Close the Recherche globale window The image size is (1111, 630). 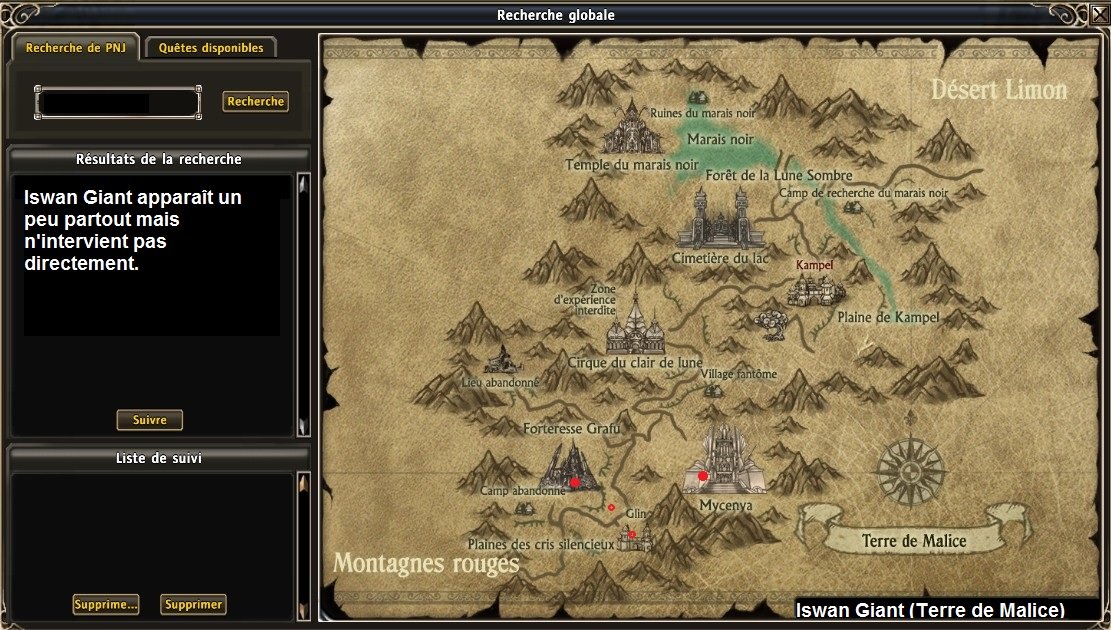pos(1099,14)
